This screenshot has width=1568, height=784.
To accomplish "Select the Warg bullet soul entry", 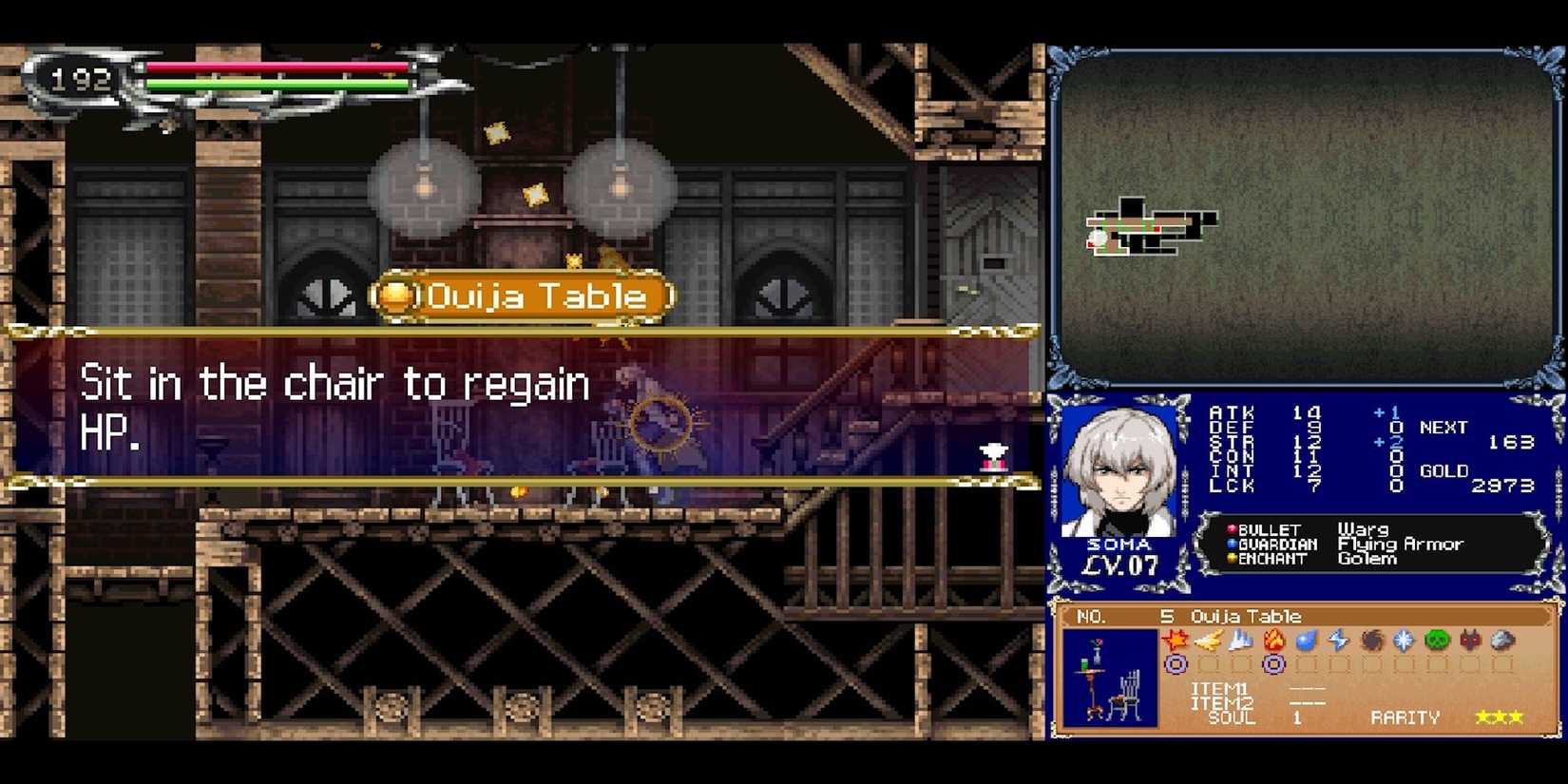I will click(1362, 529).
